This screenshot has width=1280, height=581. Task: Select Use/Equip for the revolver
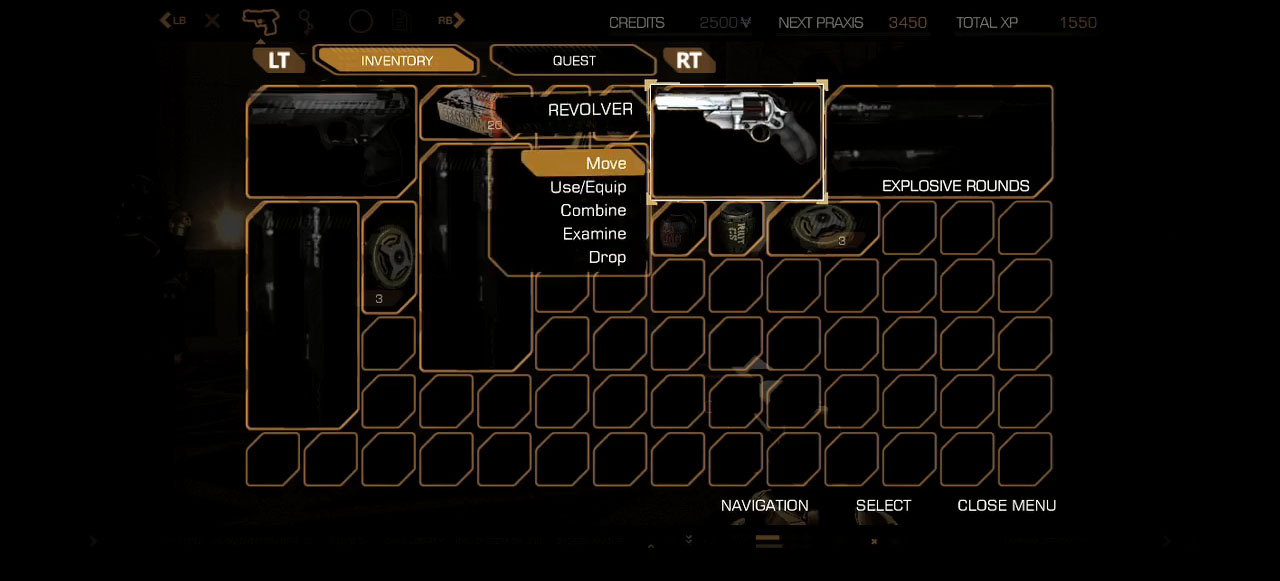point(588,187)
